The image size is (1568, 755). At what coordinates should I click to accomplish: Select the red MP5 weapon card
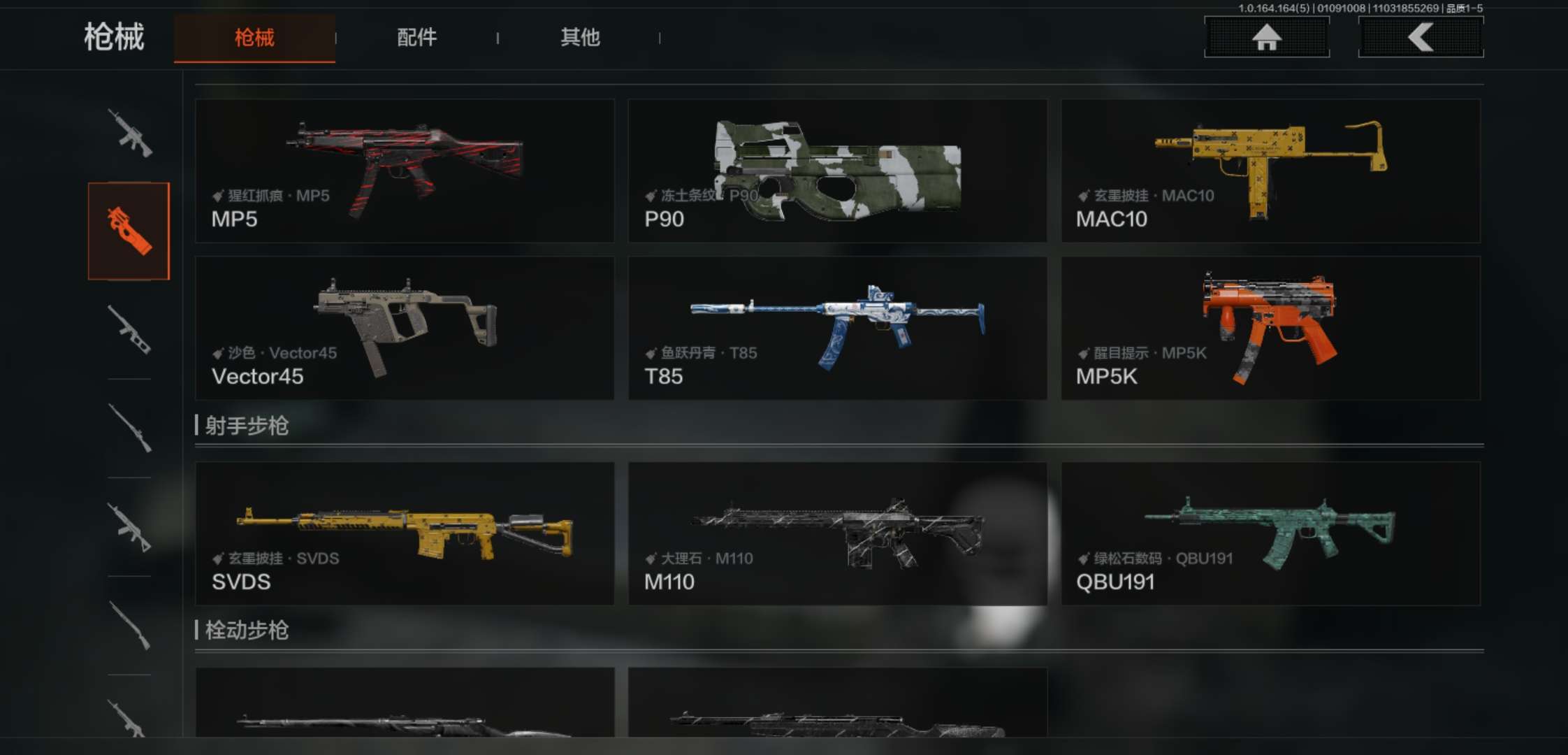(x=405, y=171)
